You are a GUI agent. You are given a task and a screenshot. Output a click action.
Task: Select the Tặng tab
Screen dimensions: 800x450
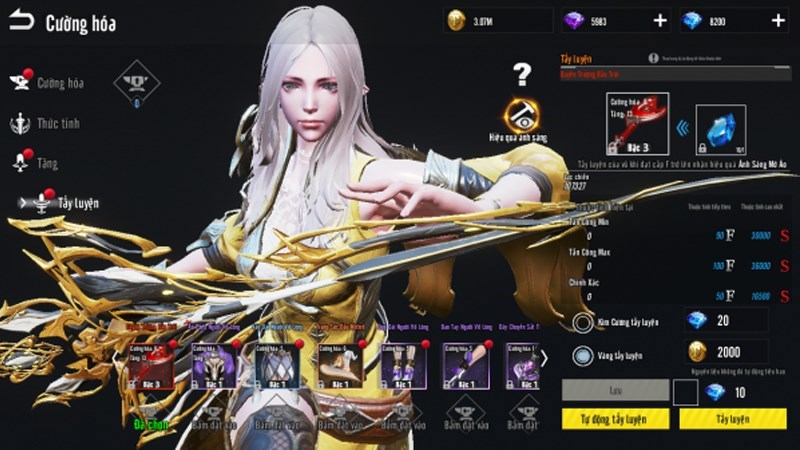(47, 163)
